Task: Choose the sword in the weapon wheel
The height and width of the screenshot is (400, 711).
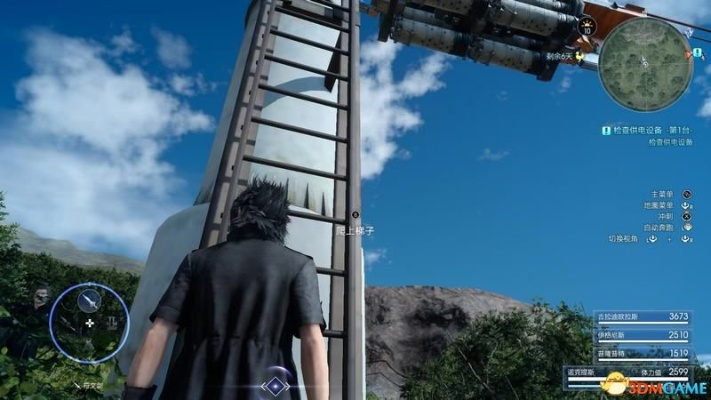Action: point(90,298)
